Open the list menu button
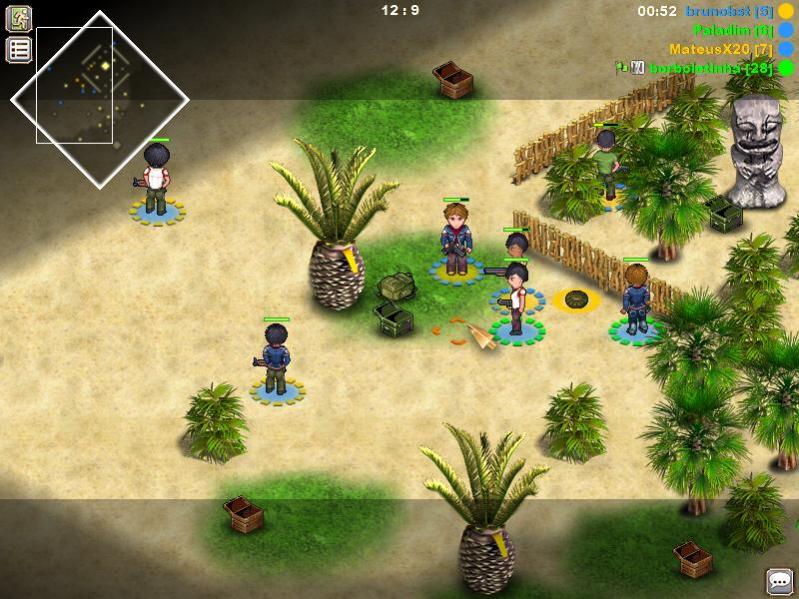The height and width of the screenshot is (599, 799). tap(19, 50)
